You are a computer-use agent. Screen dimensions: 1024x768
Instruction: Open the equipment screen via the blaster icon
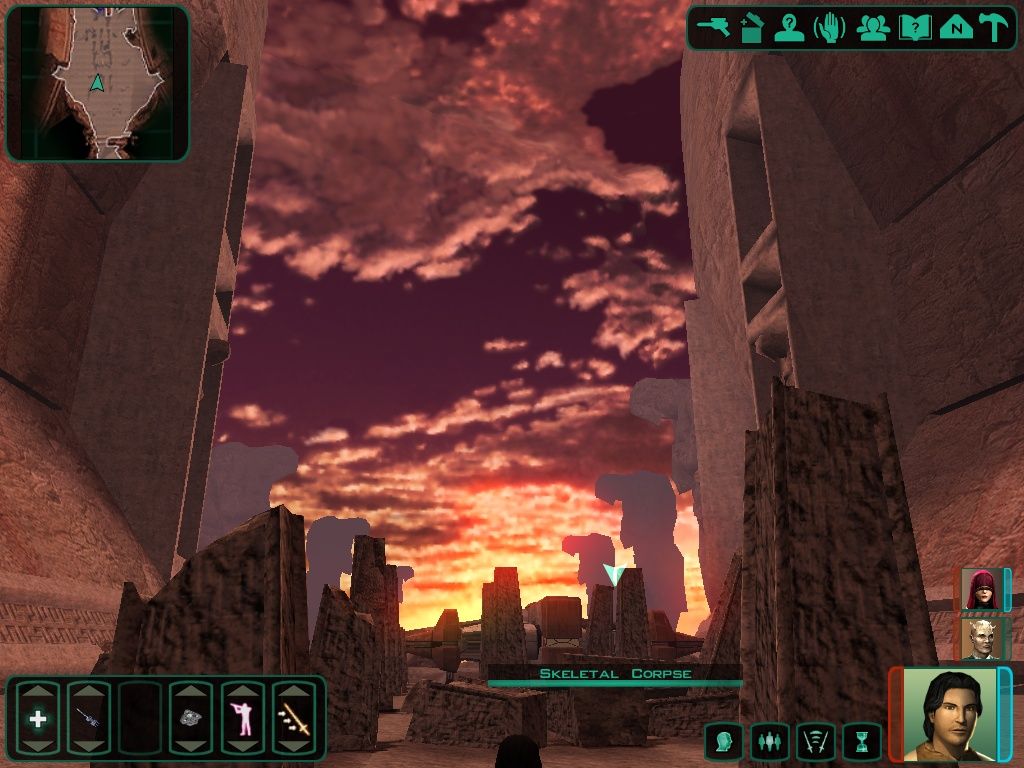pos(714,28)
